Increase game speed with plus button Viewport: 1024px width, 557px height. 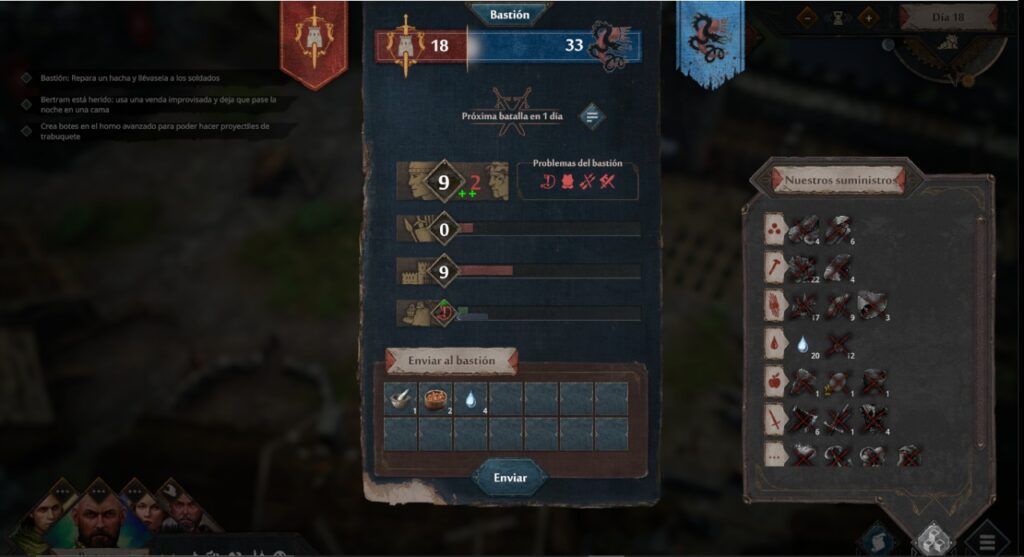[x=868, y=17]
